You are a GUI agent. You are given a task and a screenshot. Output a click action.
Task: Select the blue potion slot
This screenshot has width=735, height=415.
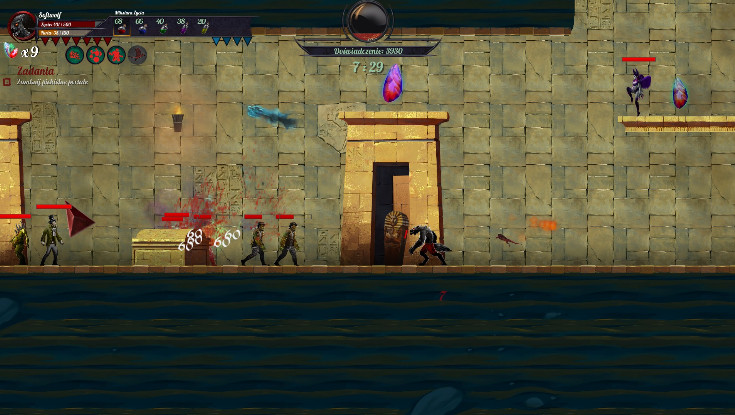(141, 26)
